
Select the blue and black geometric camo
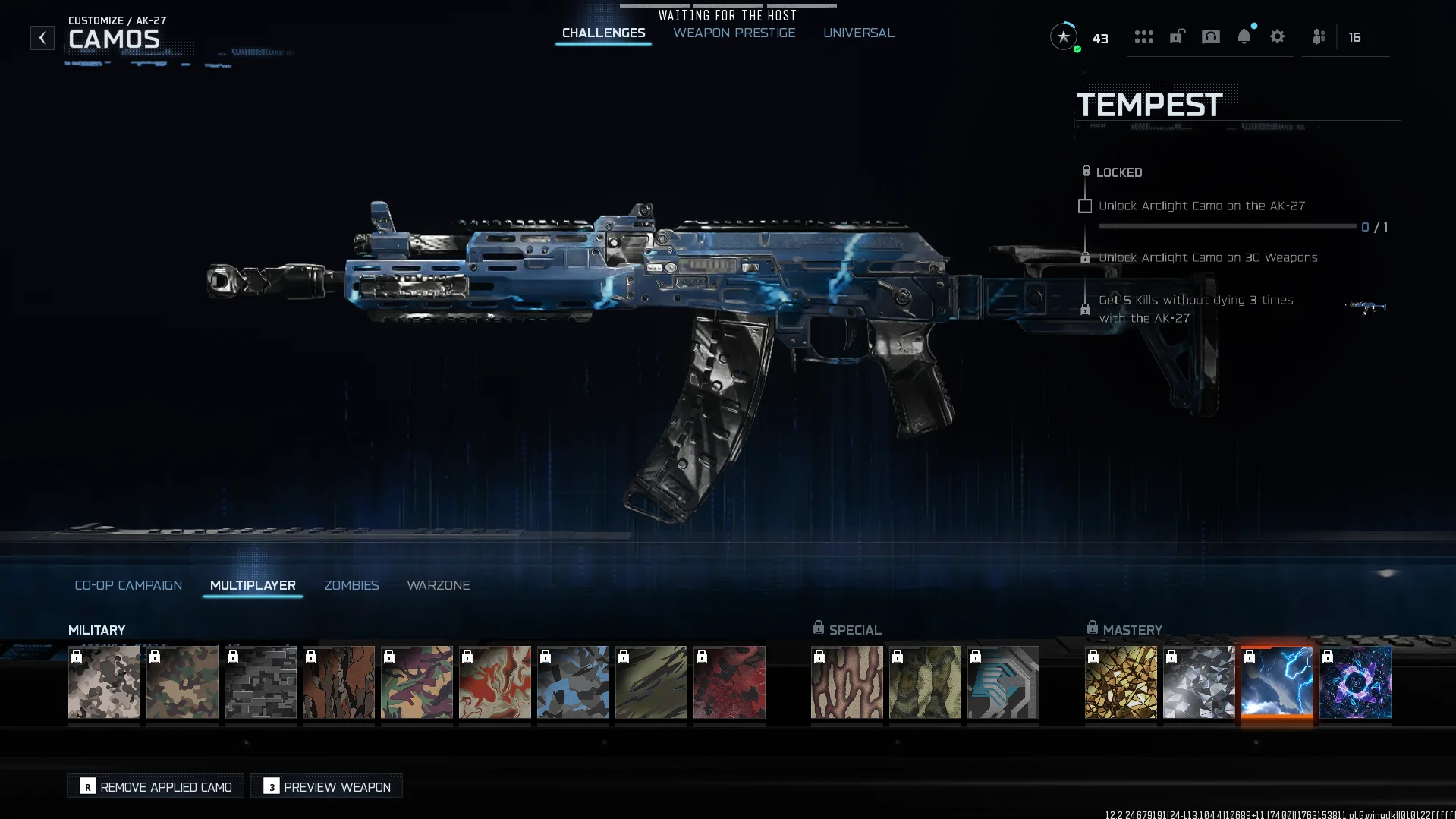[573, 682]
